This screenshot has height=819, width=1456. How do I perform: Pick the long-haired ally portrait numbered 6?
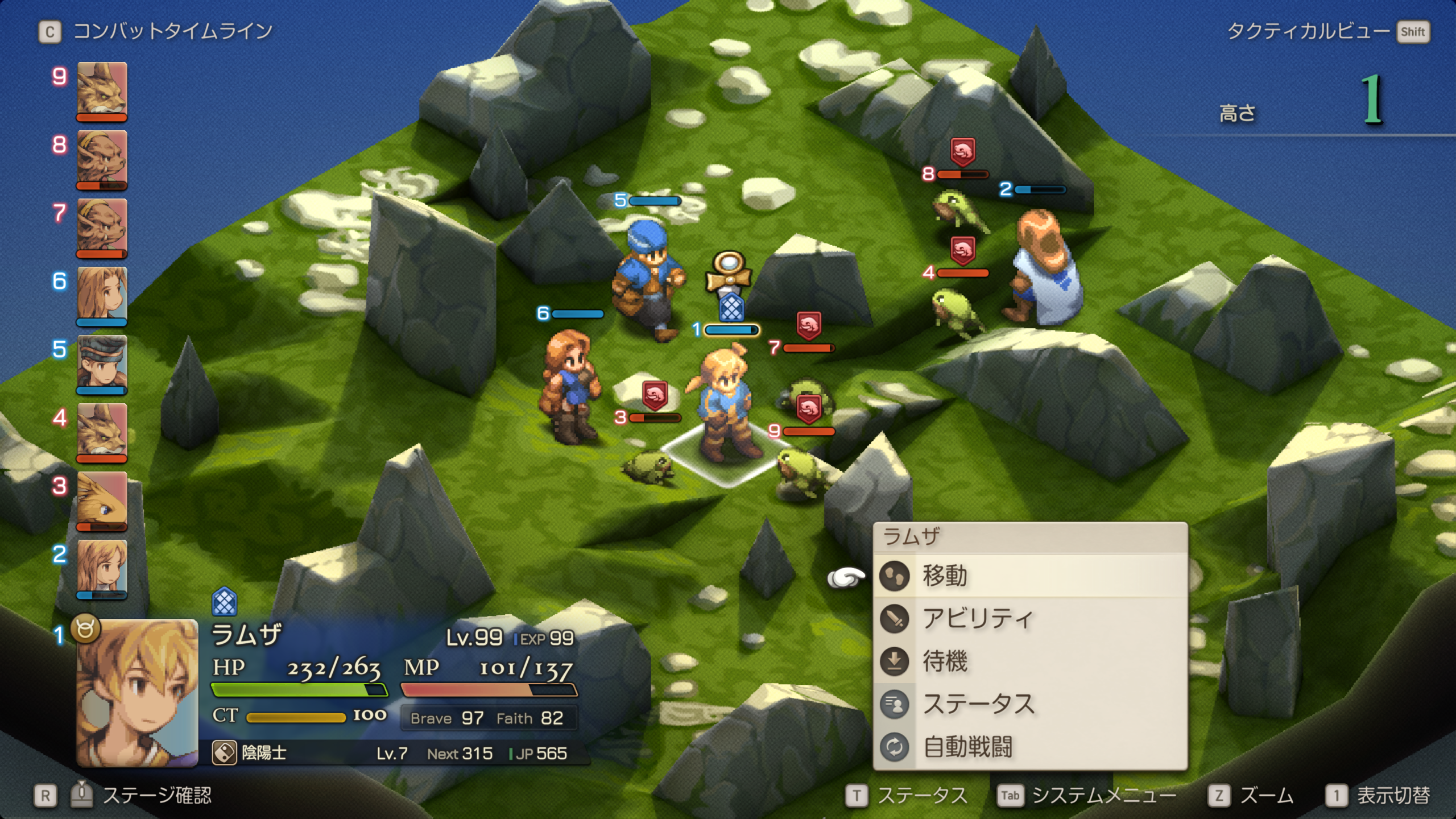pyautogui.click(x=102, y=295)
